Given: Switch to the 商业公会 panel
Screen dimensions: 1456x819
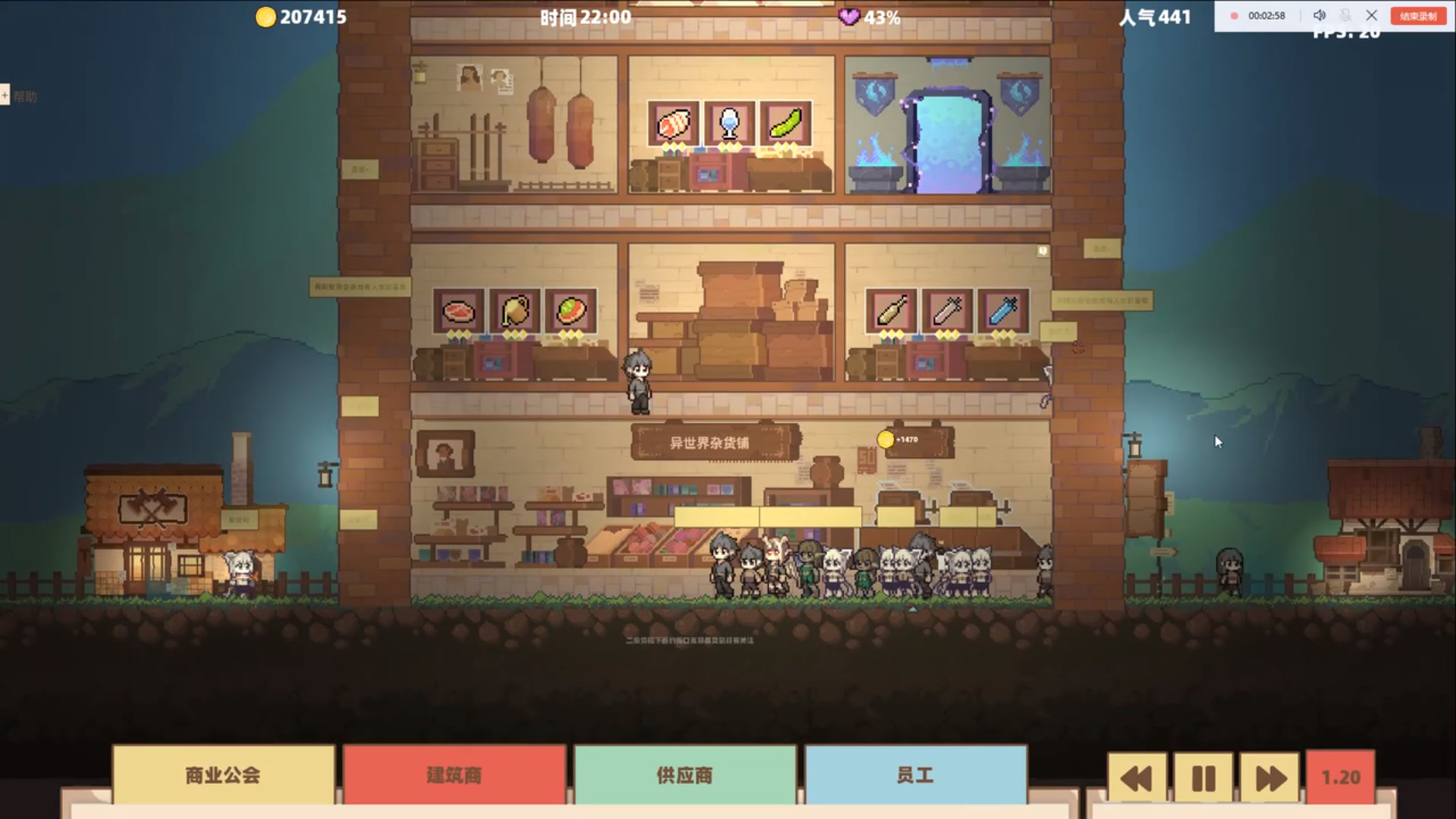Looking at the screenshot, I should coord(223,774).
